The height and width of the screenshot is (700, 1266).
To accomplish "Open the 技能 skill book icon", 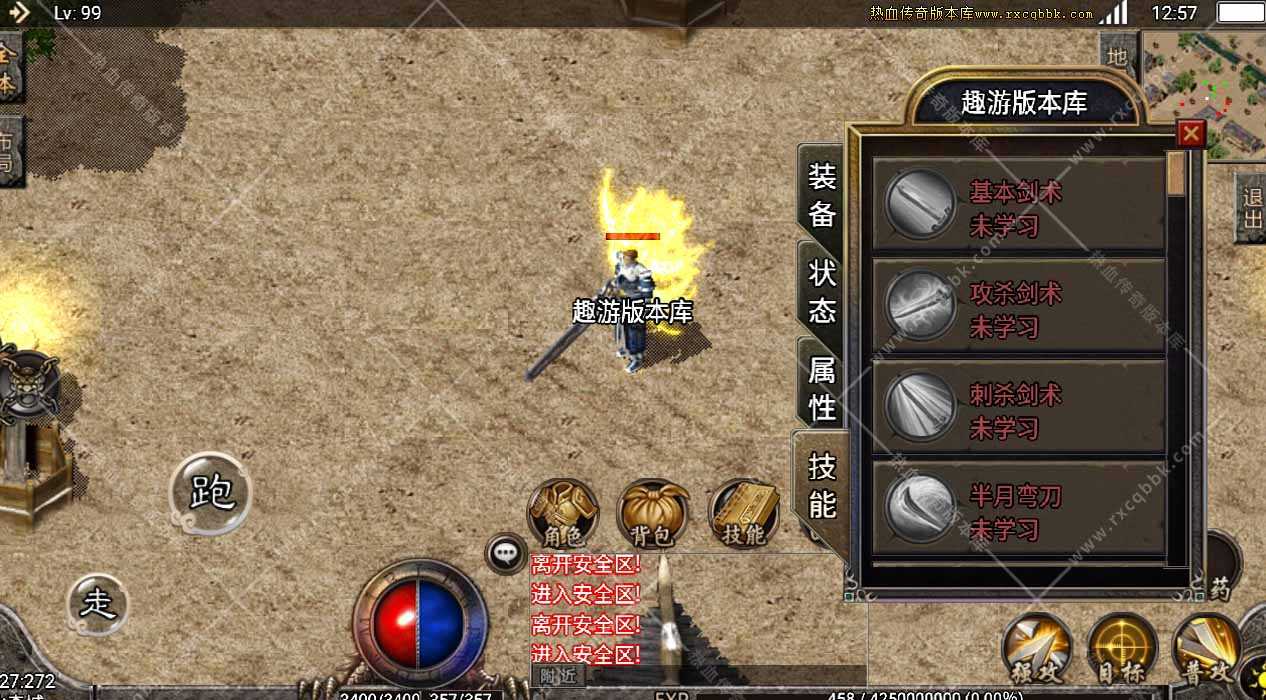I will pos(743,514).
